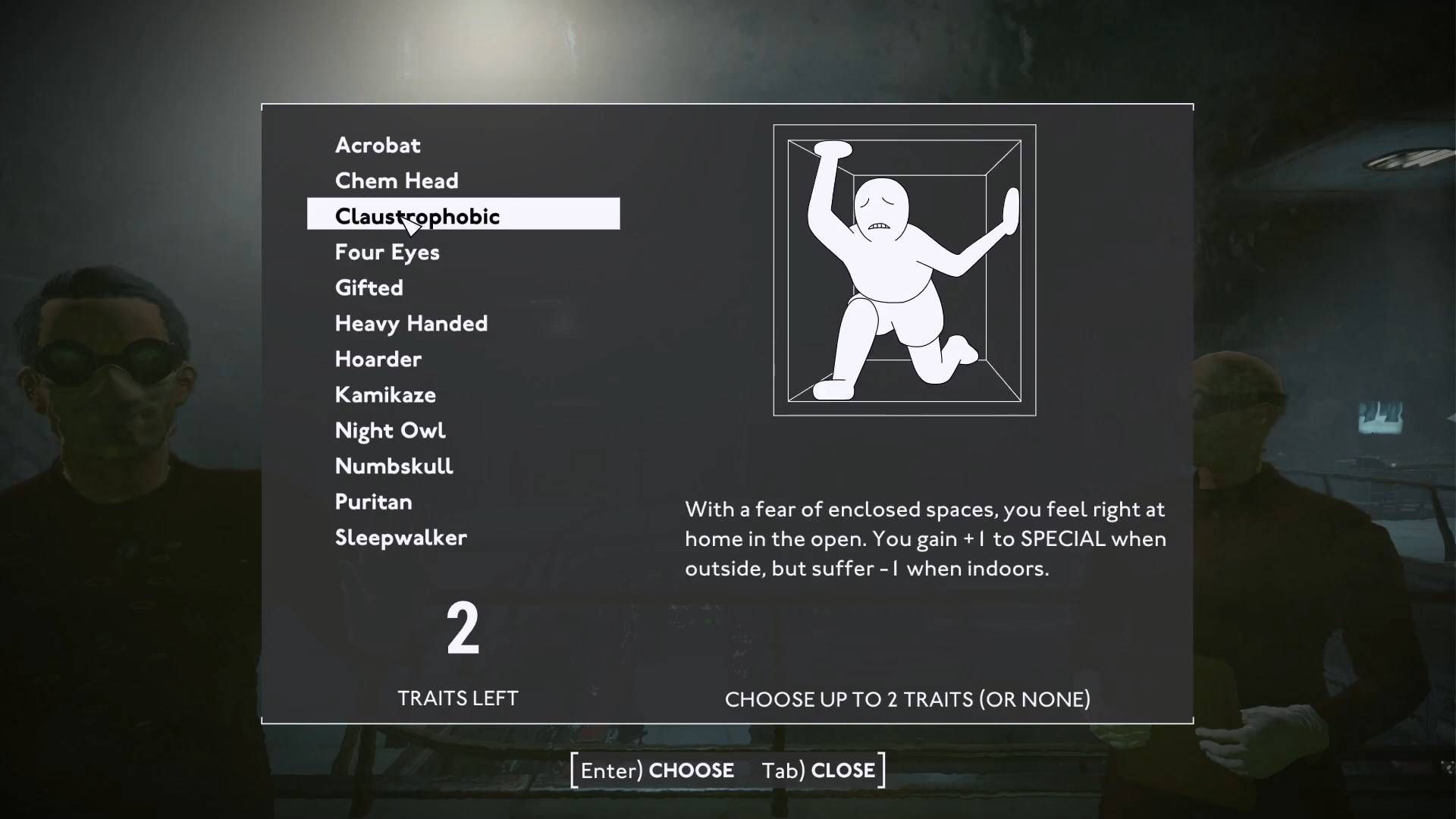Select the Puritan trait
This screenshot has height=819, width=1456.
(373, 501)
